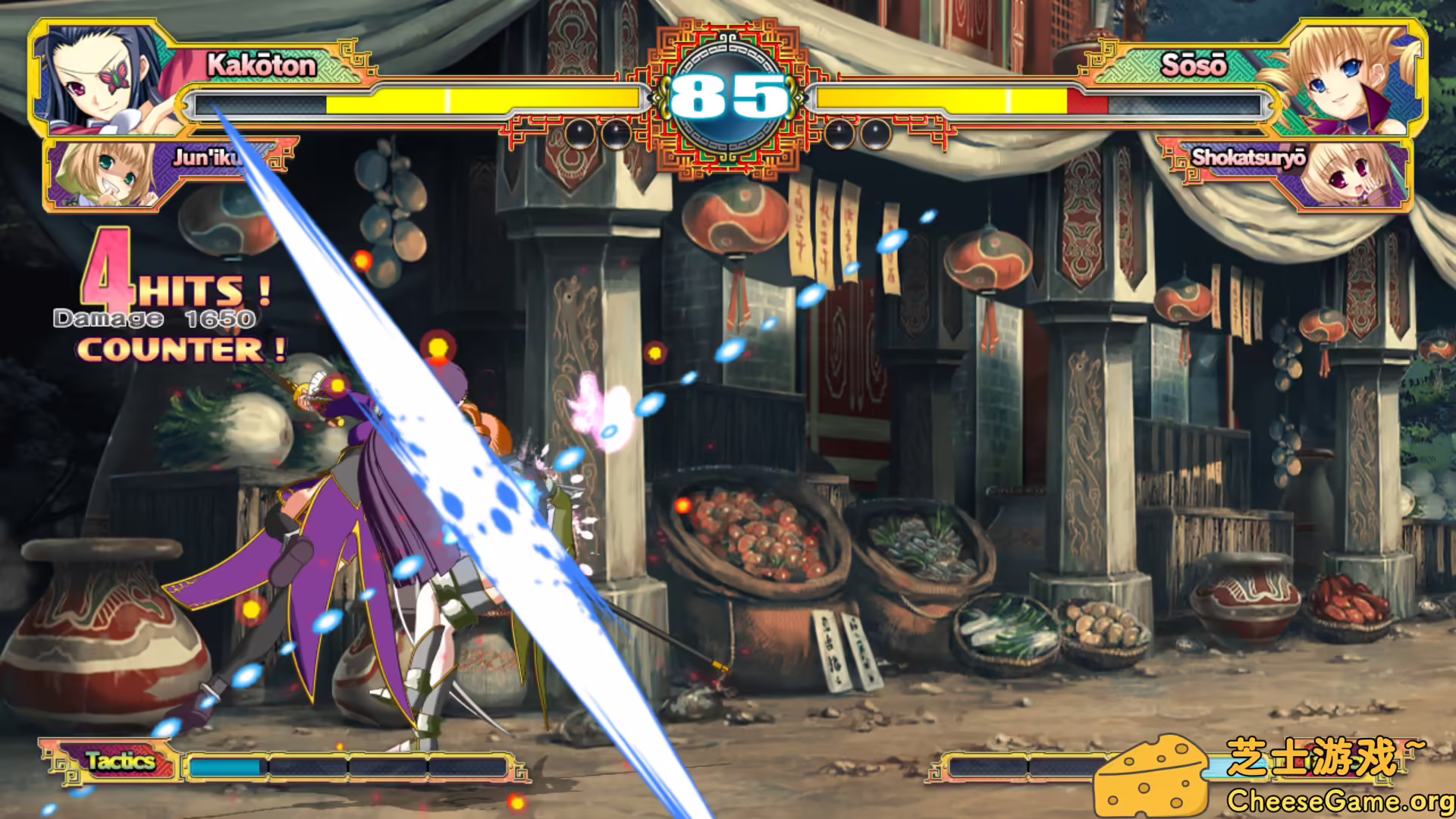Viewport: 1456px width, 819px height.
Task: Expand the Kakōton name banner
Action: coord(262,65)
